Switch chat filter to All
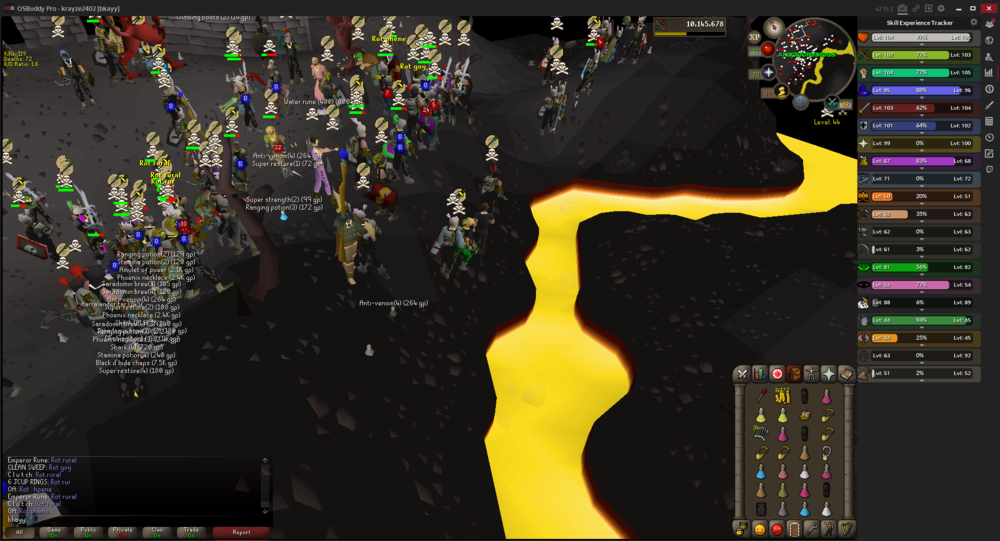Viewport: 1000px width, 541px height. click(x=19, y=532)
